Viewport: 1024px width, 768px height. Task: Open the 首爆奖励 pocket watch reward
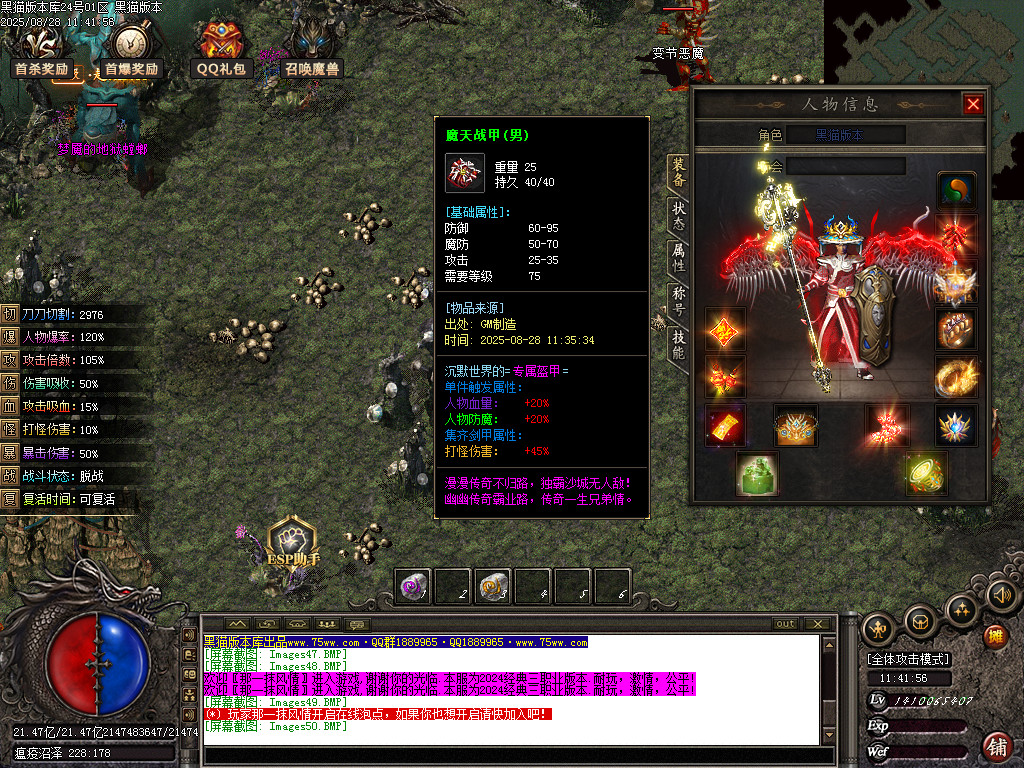point(131,48)
